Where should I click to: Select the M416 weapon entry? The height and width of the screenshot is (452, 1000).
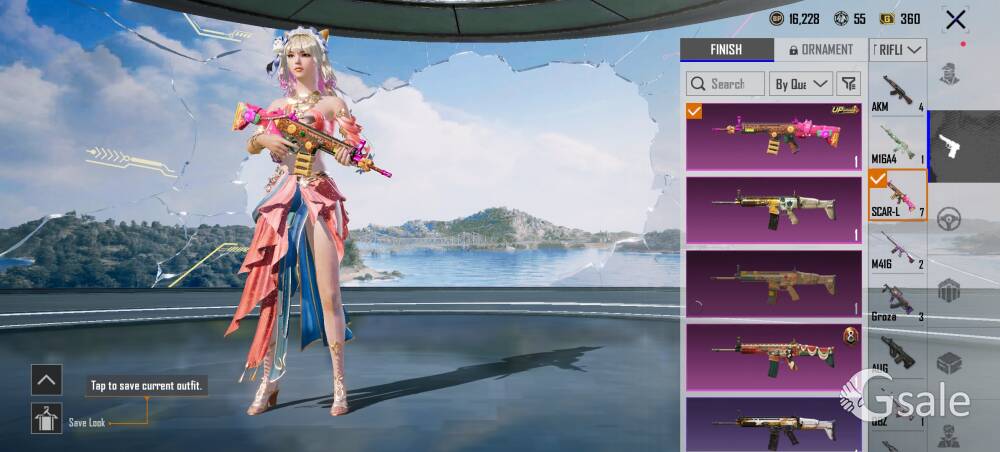click(x=898, y=250)
